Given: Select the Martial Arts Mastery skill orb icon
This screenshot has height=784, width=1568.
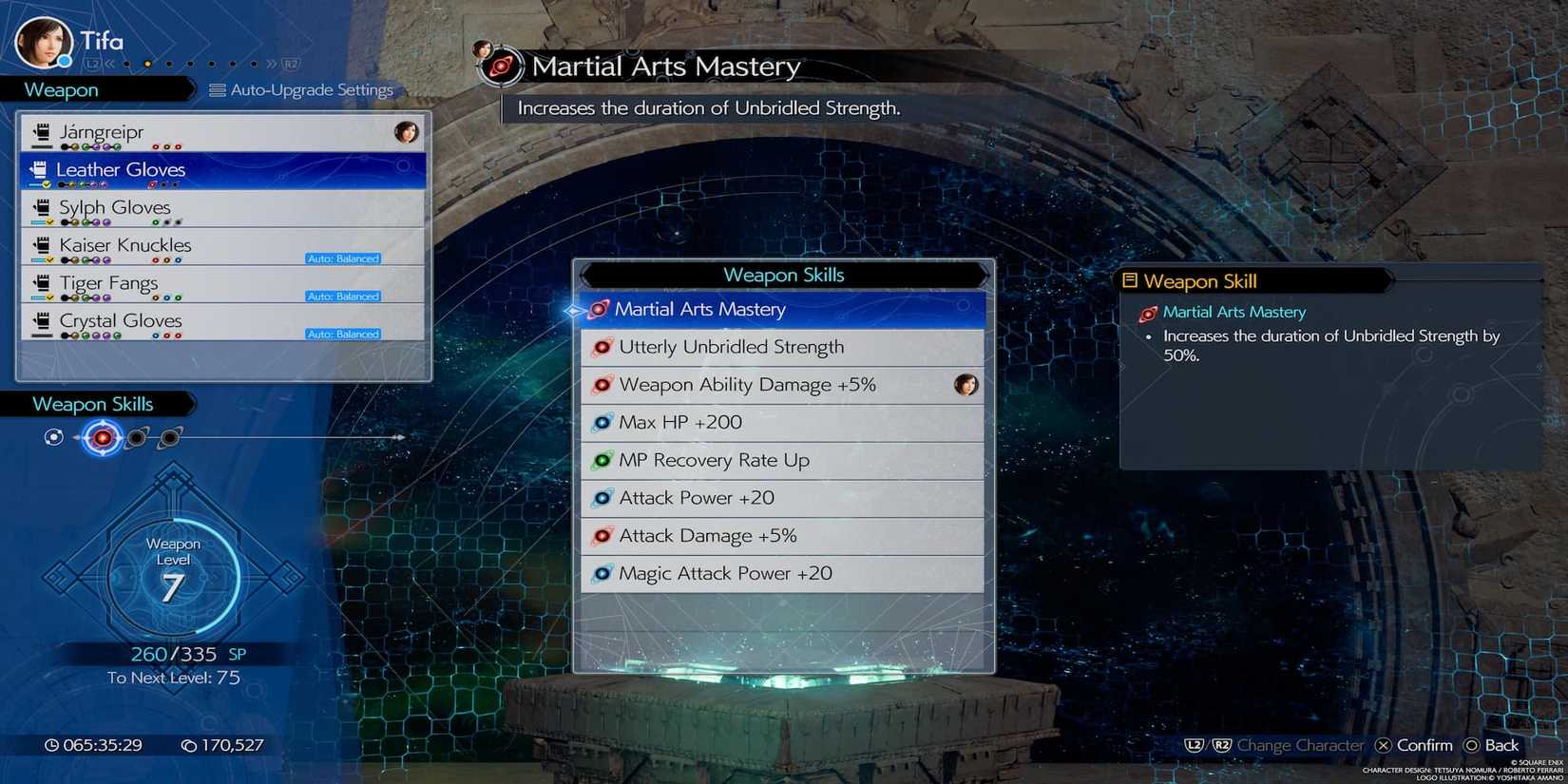Looking at the screenshot, I should click(x=599, y=309).
